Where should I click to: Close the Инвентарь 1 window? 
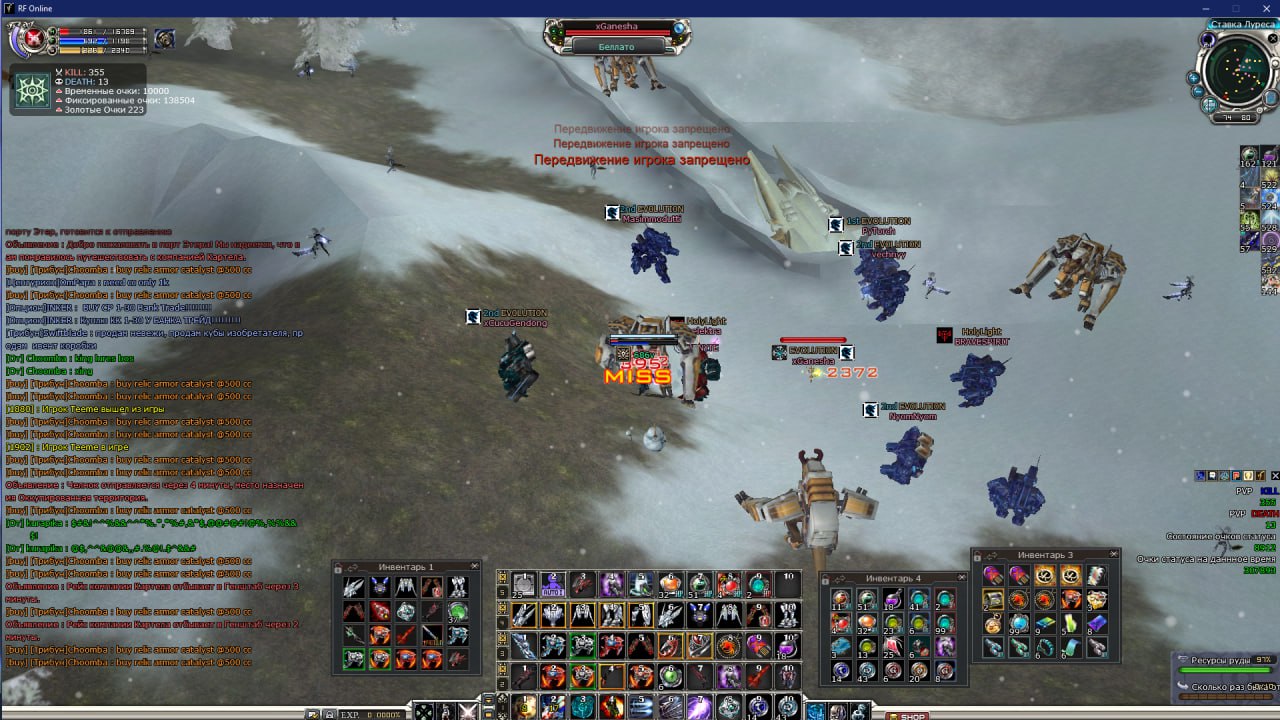coord(472,567)
